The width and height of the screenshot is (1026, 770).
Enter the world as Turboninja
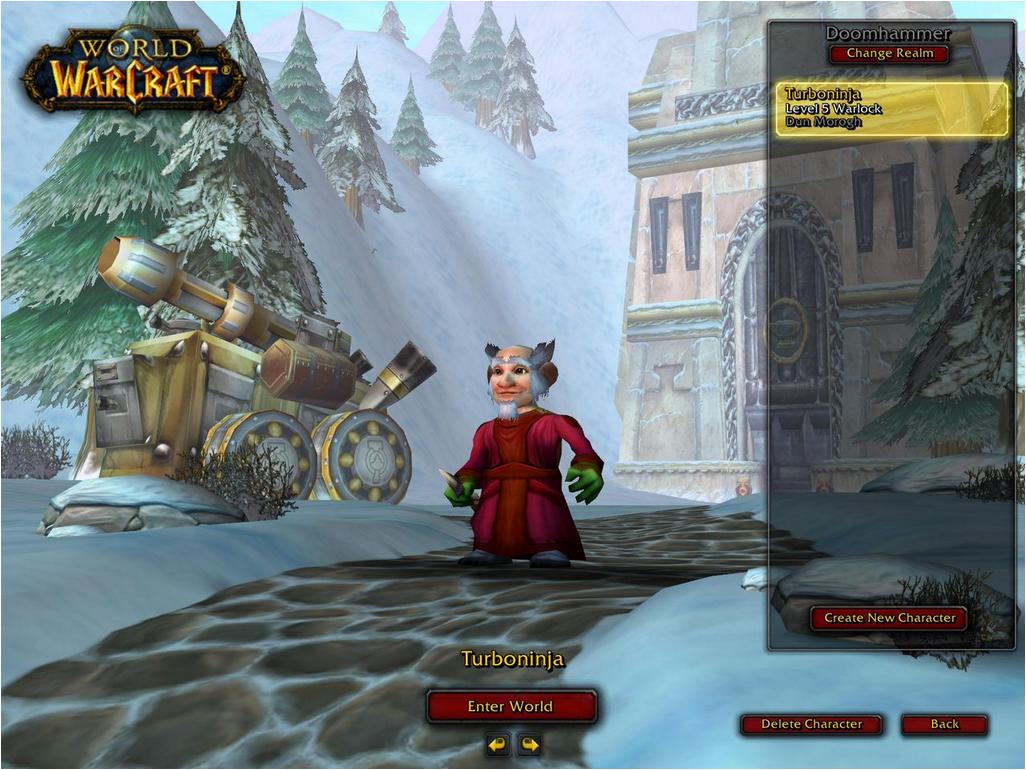[x=511, y=706]
